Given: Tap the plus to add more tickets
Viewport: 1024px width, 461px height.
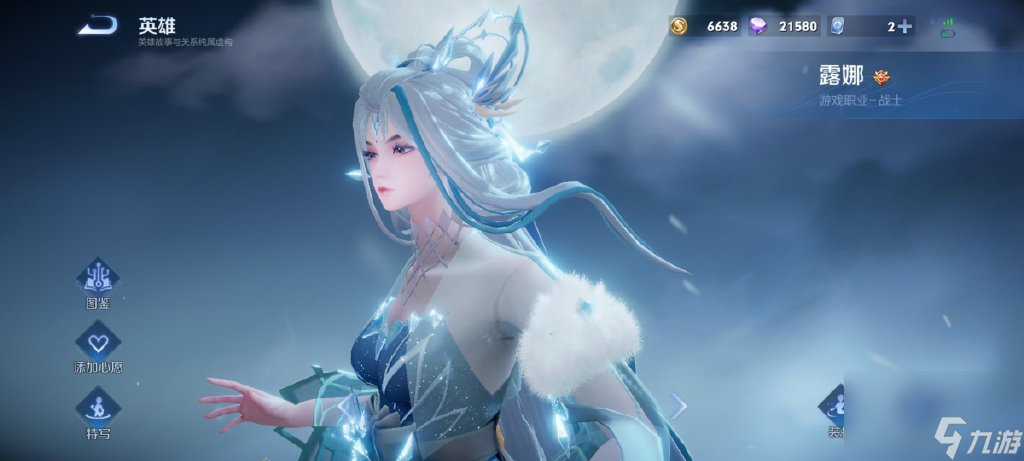Looking at the screenshot, I should (905, 27).
